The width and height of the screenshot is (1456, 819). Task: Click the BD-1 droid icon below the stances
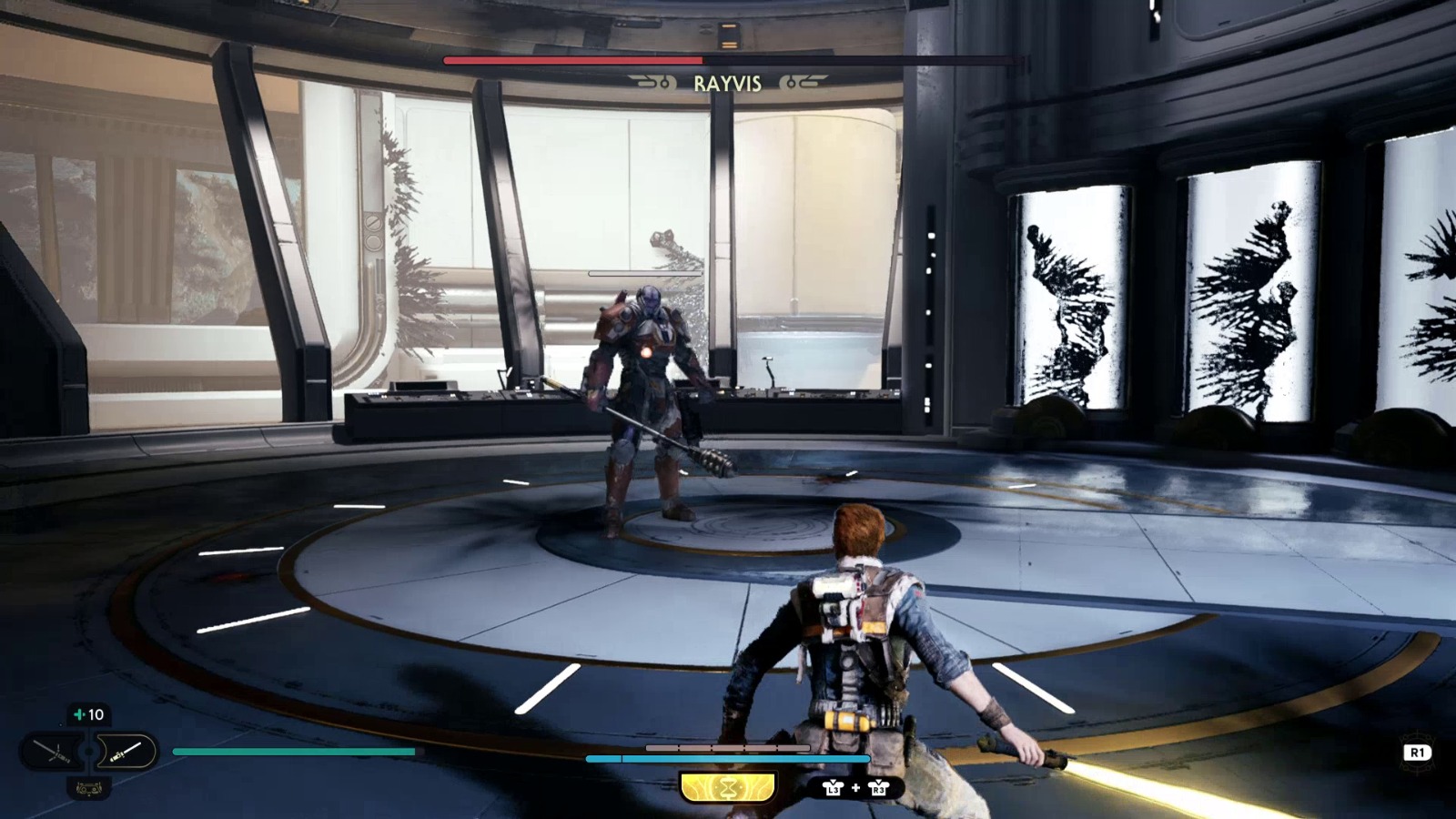point(89,790)
